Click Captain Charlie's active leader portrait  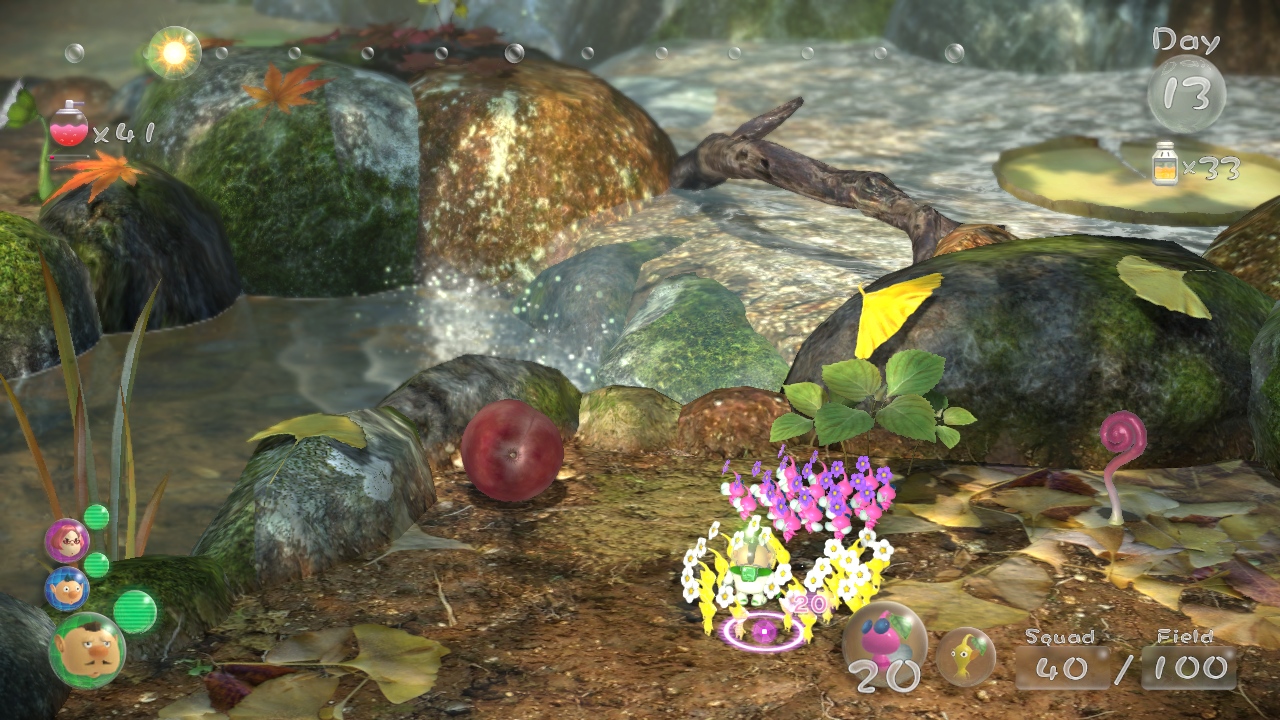click(x=87, y=650)
